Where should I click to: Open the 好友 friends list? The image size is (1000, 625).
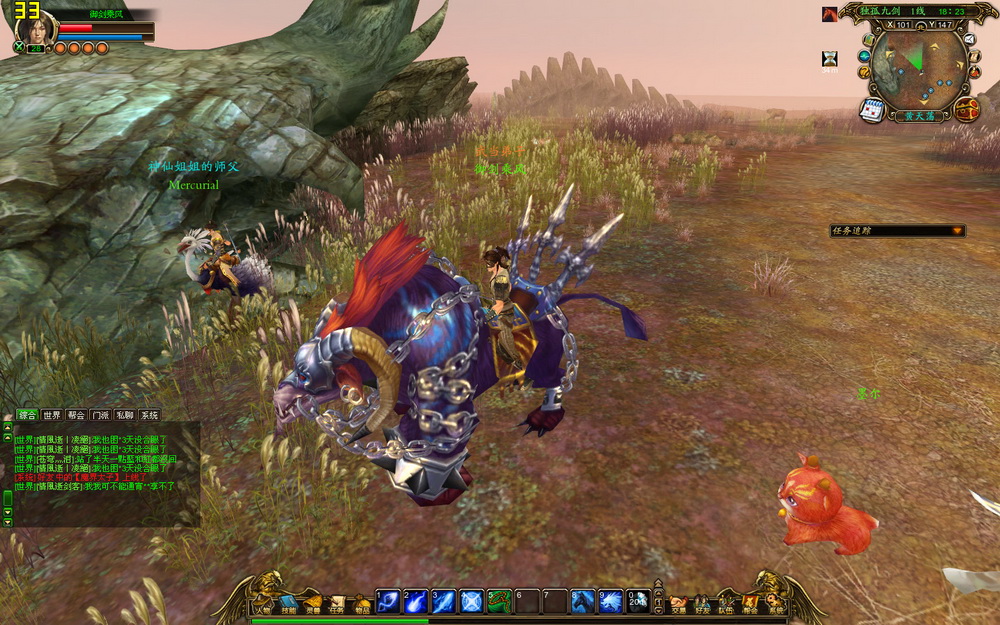tap(703, 604)
